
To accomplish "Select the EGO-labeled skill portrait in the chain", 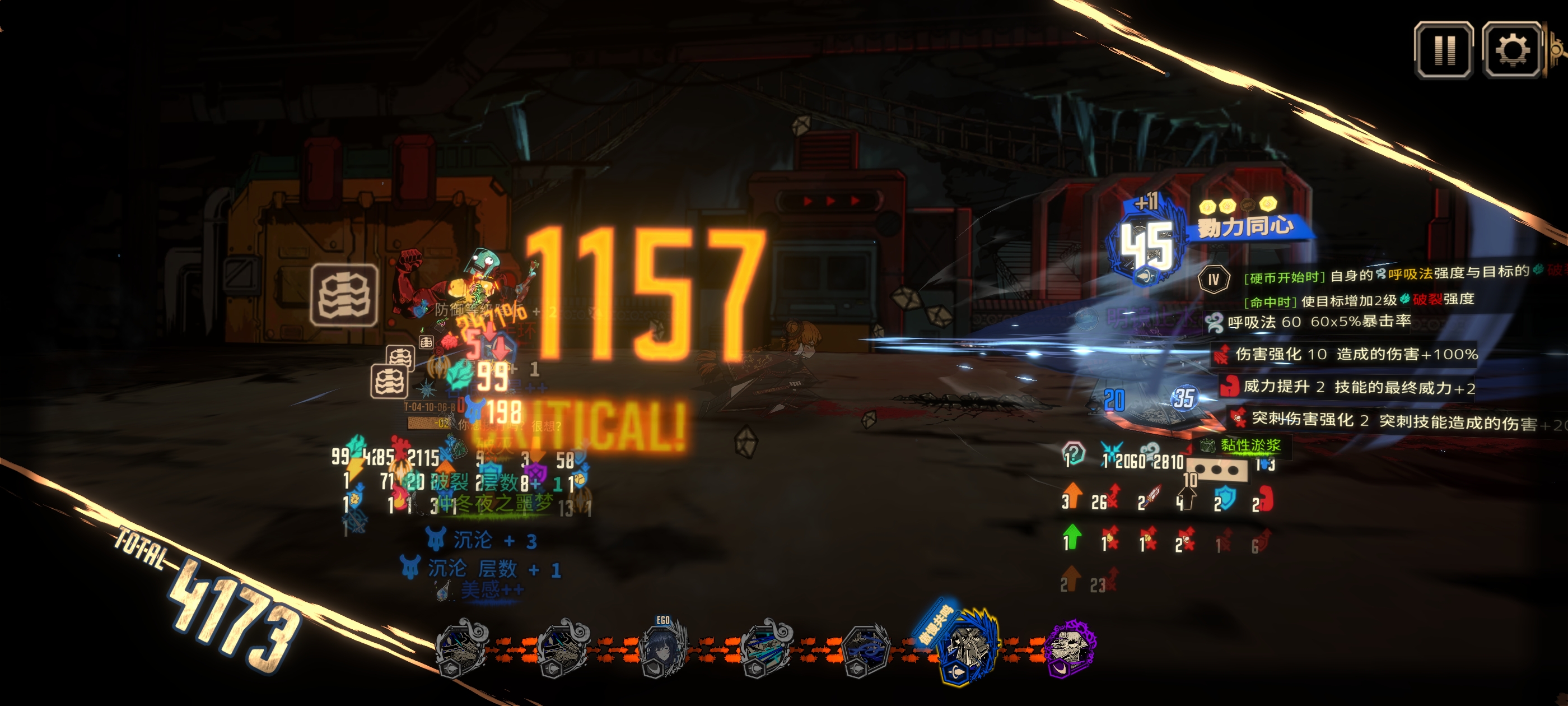I will 662,648.
